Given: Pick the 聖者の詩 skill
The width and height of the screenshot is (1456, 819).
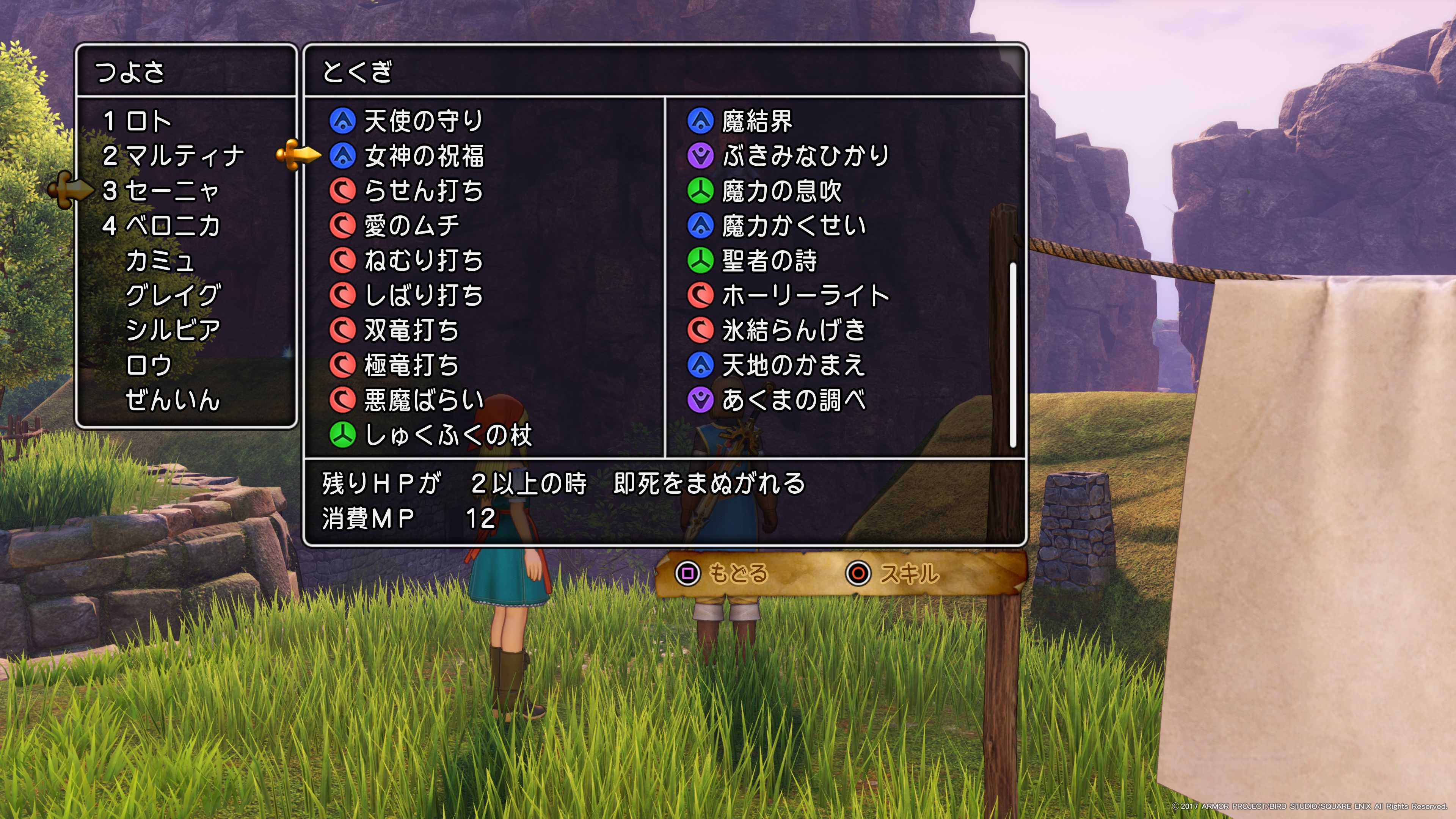Looking at the screenshot, I should click(x=770, y=261).
